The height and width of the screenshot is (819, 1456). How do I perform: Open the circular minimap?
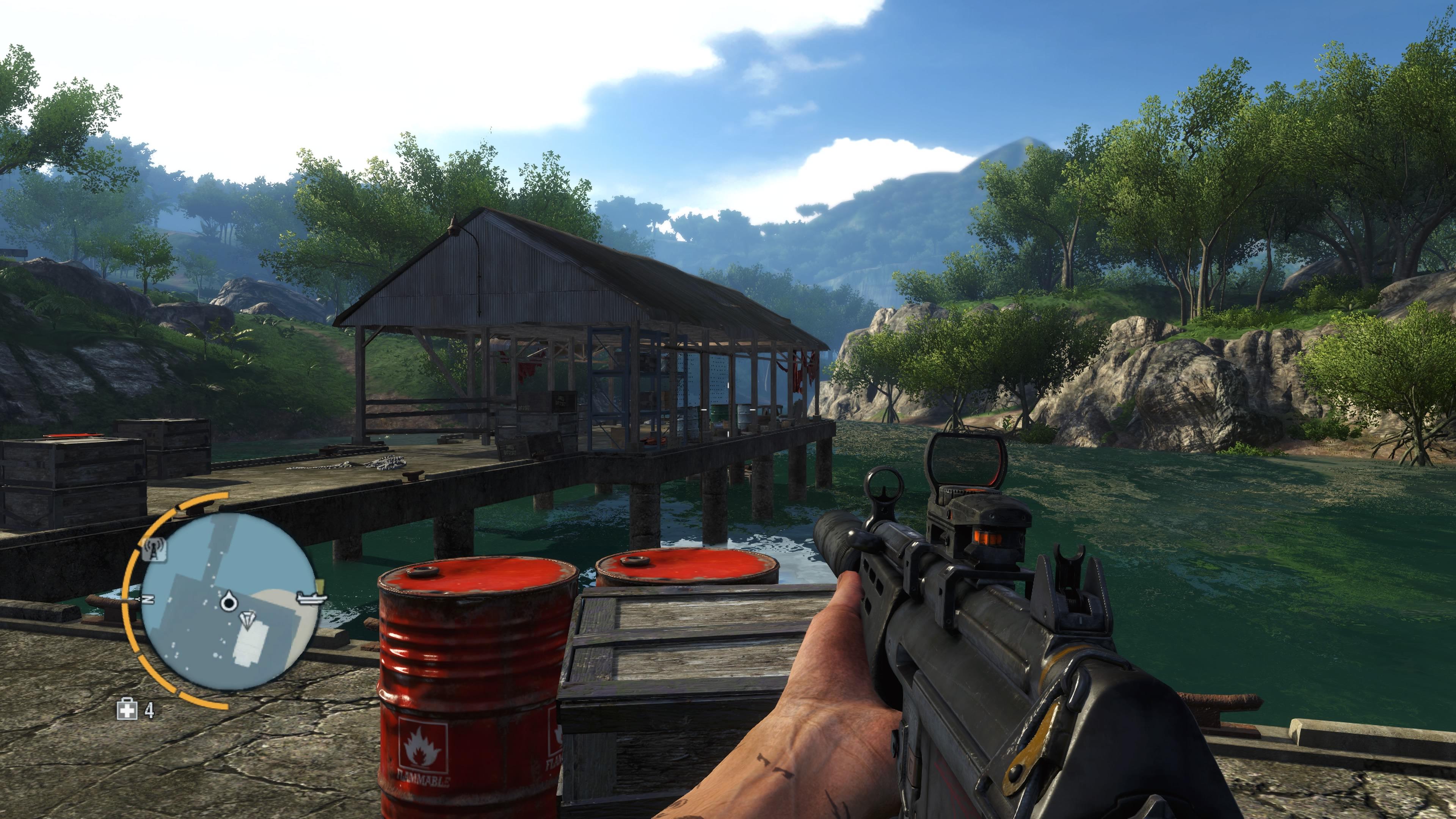tap(228, 602)
